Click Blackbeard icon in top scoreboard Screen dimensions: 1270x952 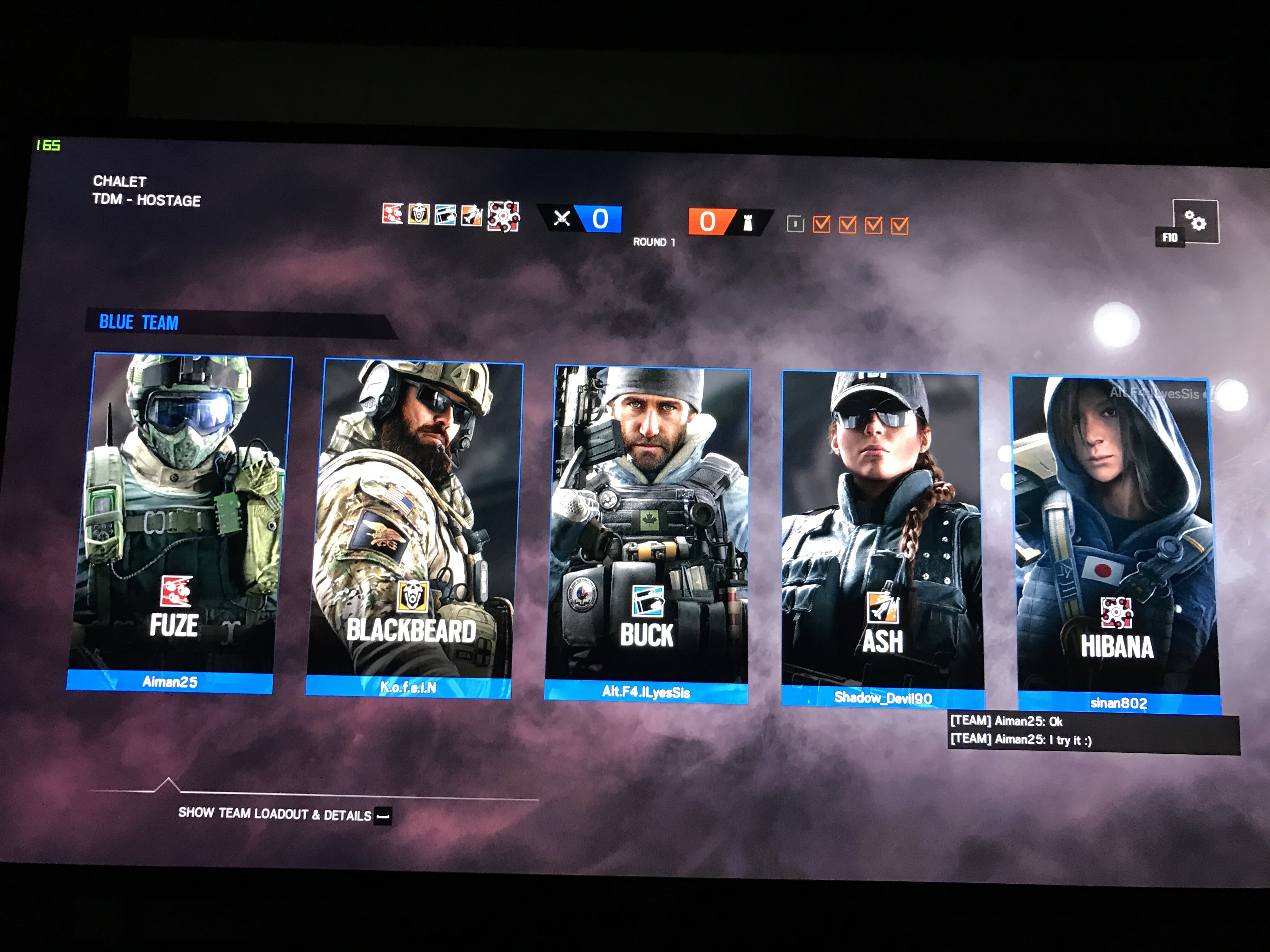[419, 214]
